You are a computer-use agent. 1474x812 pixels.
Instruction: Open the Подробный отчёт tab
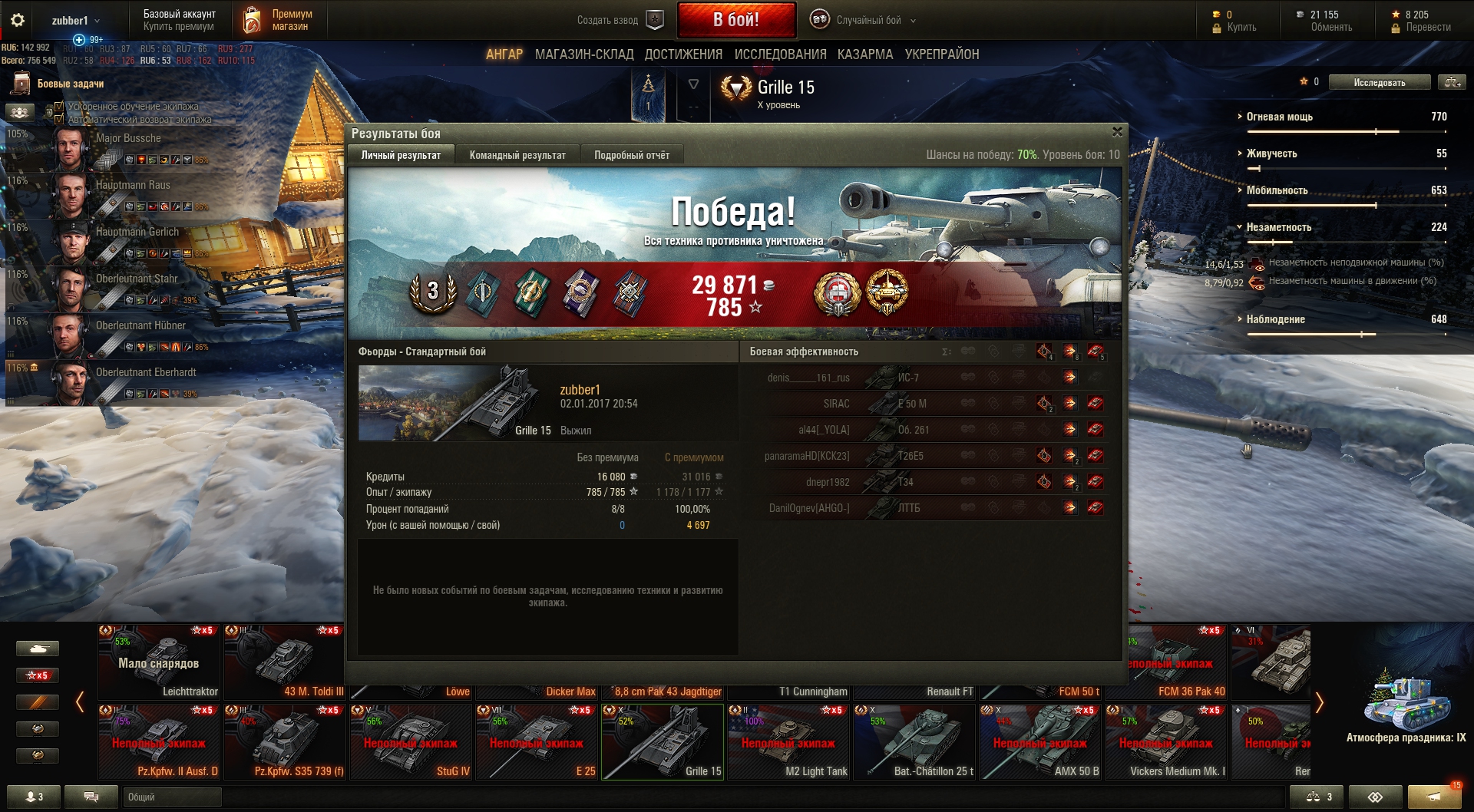click(631, 155)
